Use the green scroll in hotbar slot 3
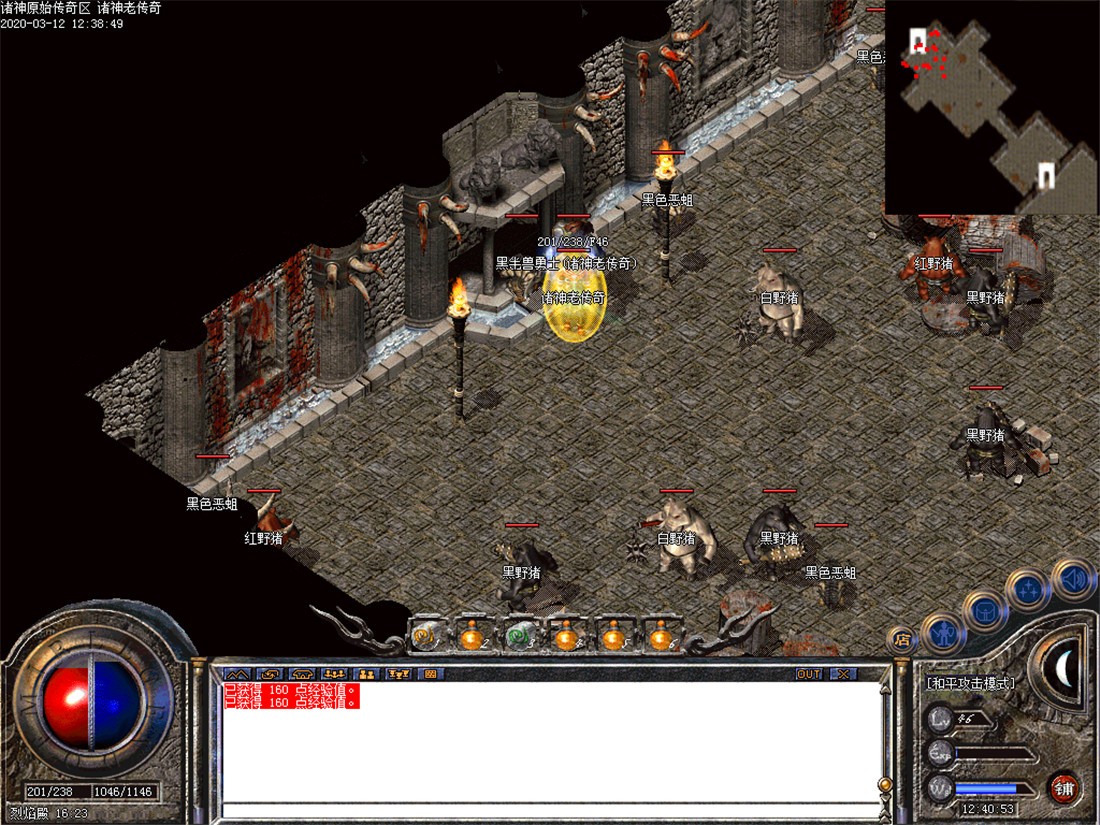Image resolution: width=1100 pixels, height=825 pixels. pyautogui.click(x=519, y=635)
